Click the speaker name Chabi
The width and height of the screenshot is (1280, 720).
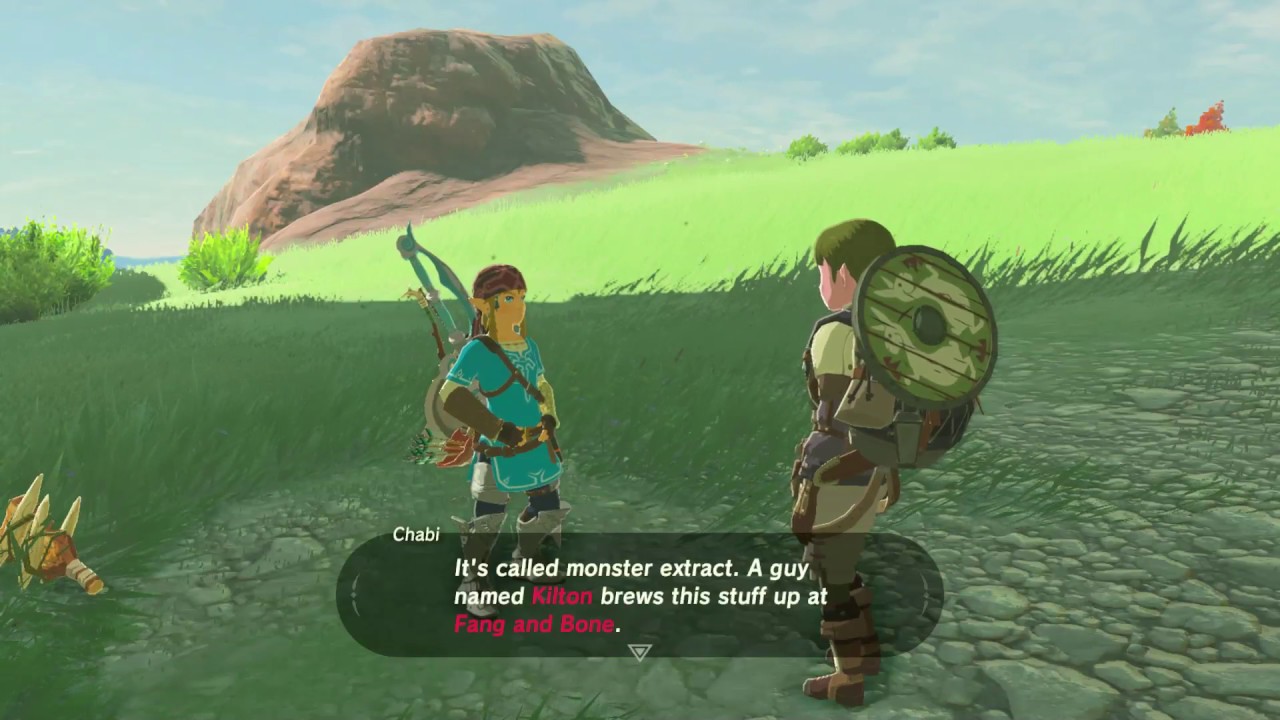415,536
